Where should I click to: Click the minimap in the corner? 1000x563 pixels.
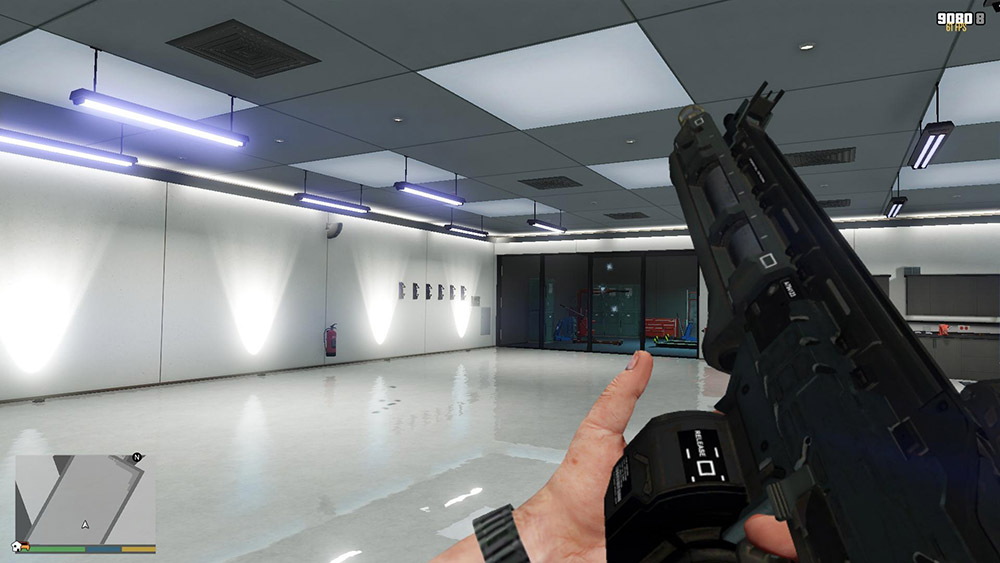tap(85, 498)
